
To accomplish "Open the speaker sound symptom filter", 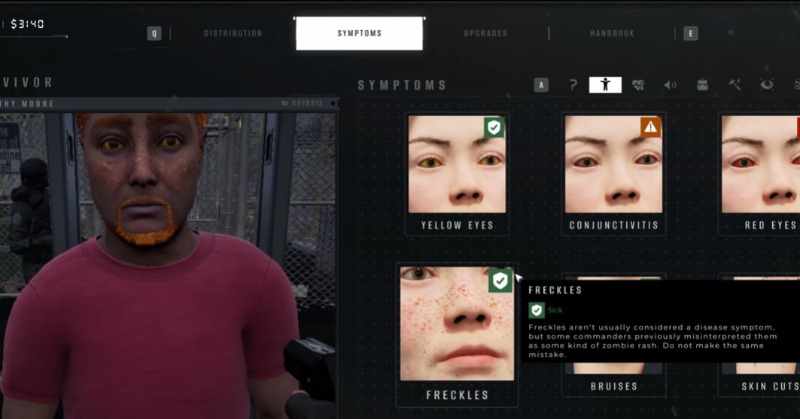I will pos(670,85).
